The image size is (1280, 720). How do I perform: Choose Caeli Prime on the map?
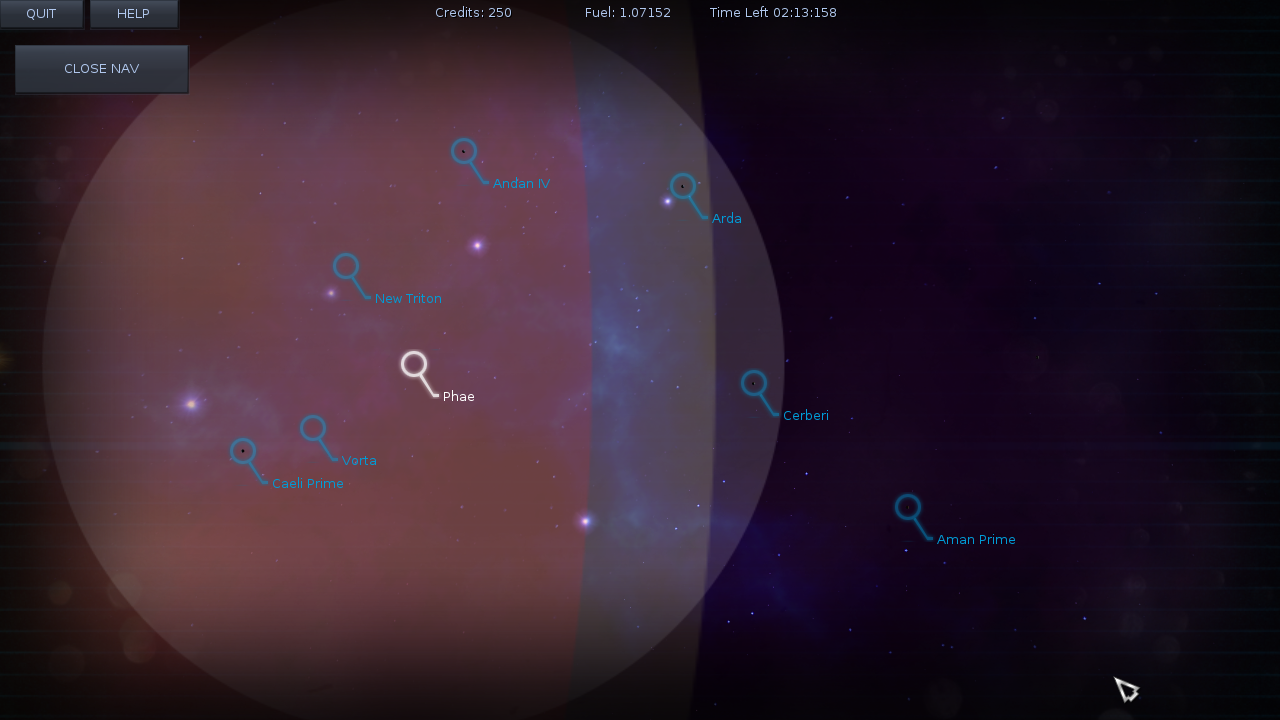pos(243,451)
